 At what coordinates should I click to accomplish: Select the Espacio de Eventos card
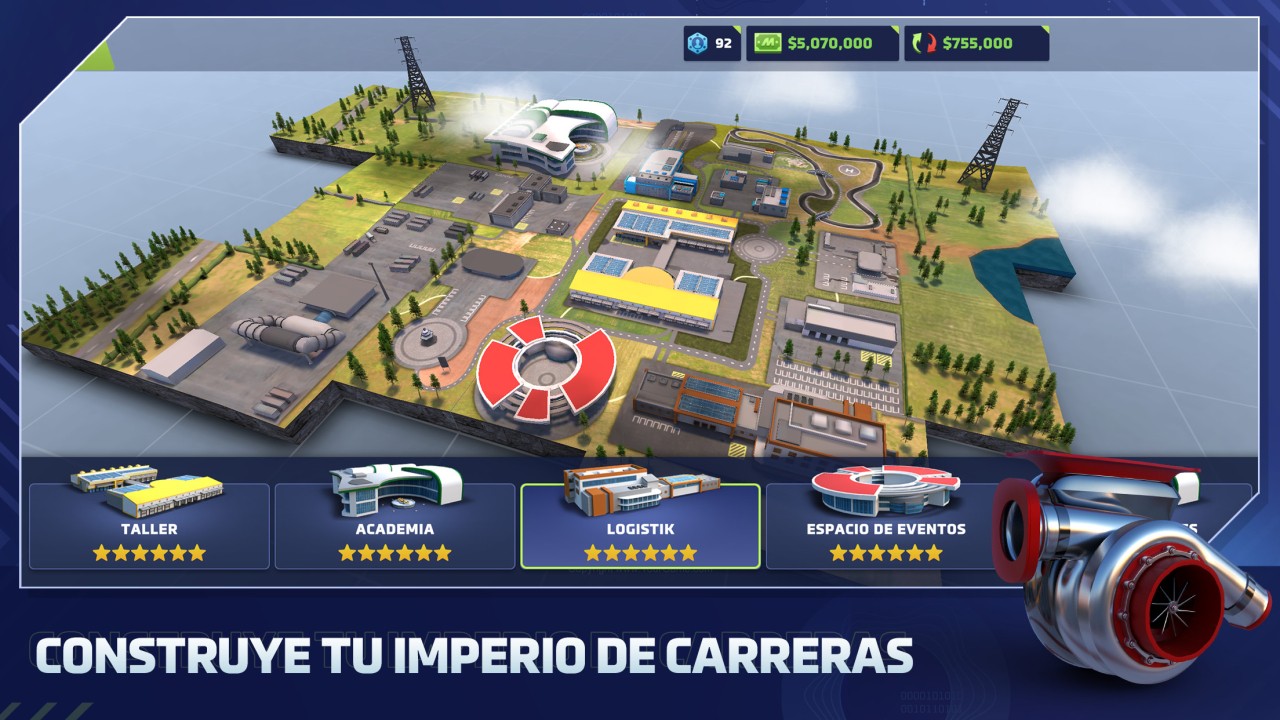(x=885, y=527)
